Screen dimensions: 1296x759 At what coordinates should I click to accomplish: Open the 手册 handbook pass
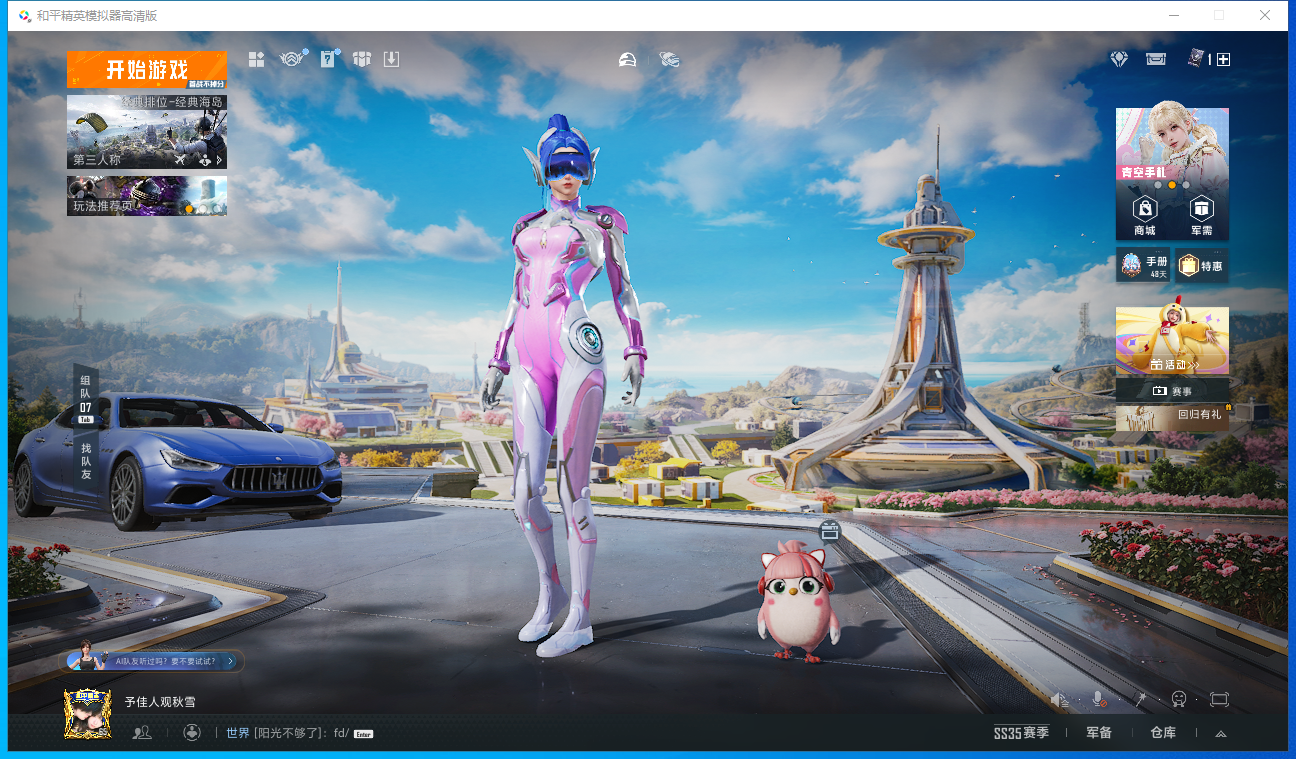[x=1143, y=265]
